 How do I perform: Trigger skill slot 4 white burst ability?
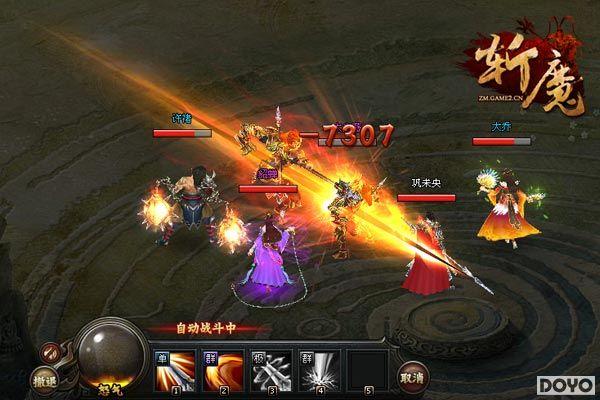coord(320,368)
